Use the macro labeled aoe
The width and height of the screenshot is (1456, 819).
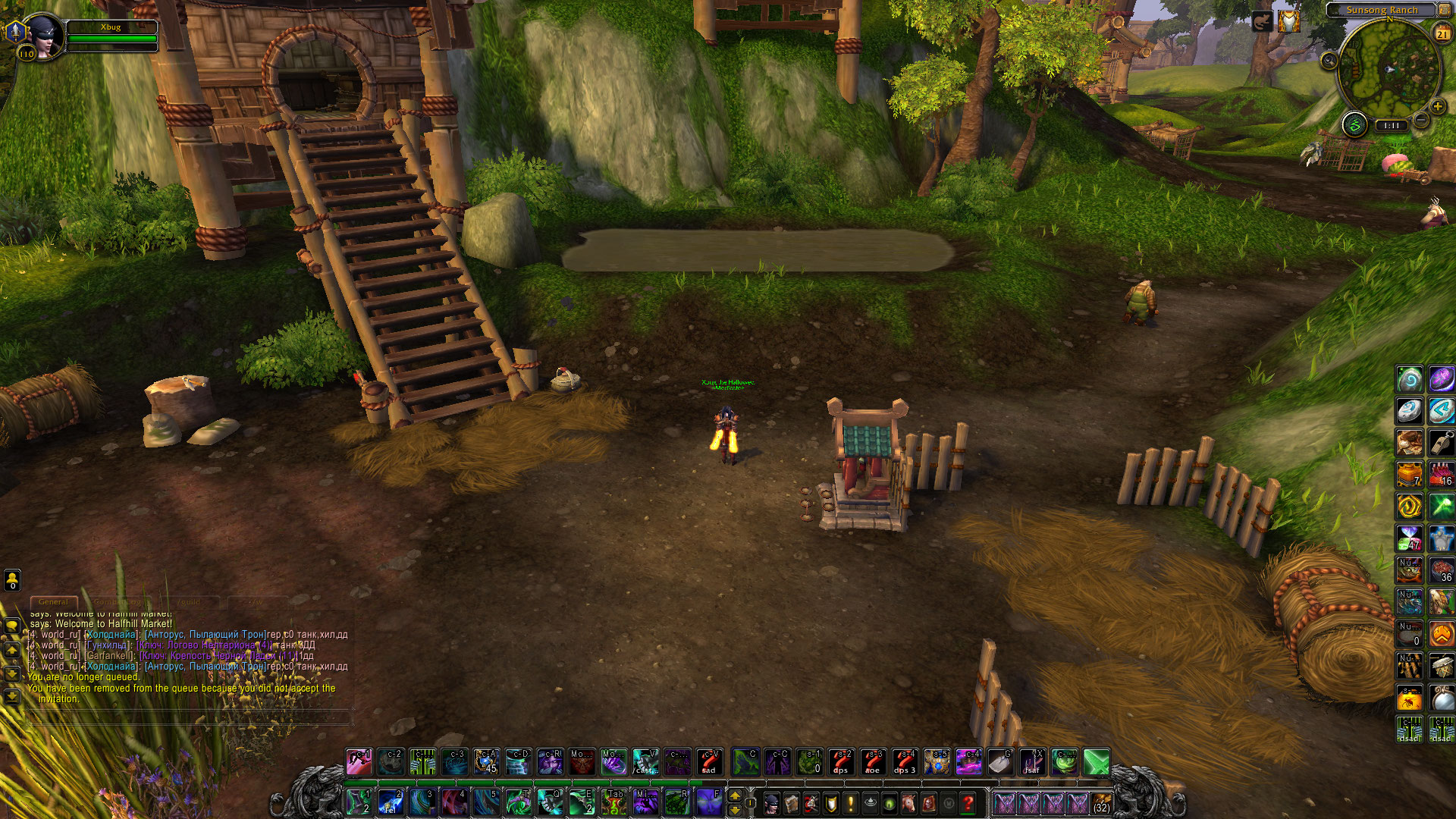[x=873, y=762]
